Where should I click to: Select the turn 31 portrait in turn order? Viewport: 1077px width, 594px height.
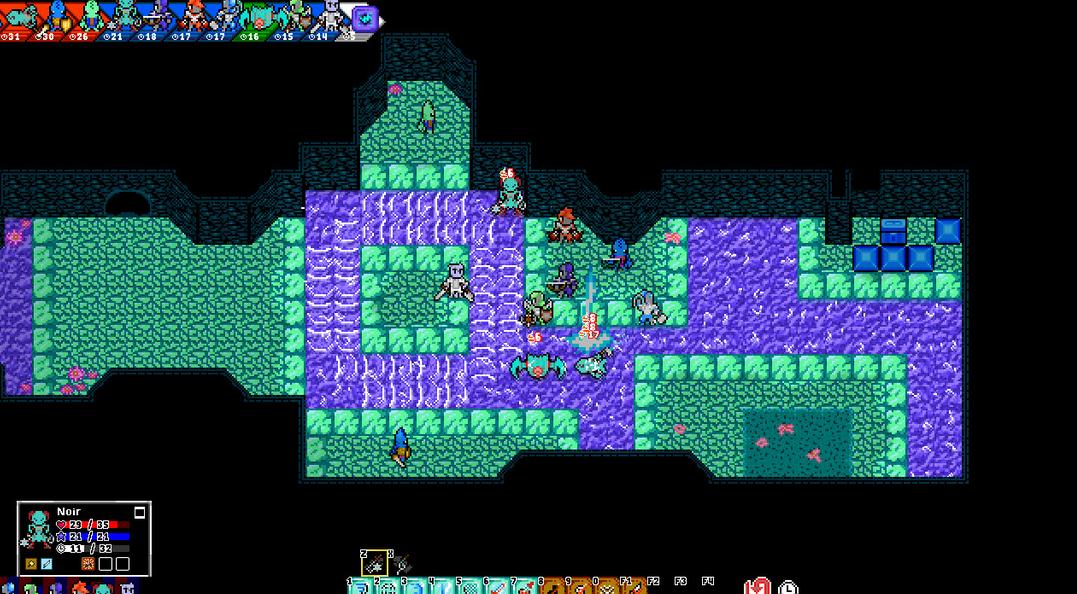click(x=20, y=17)
